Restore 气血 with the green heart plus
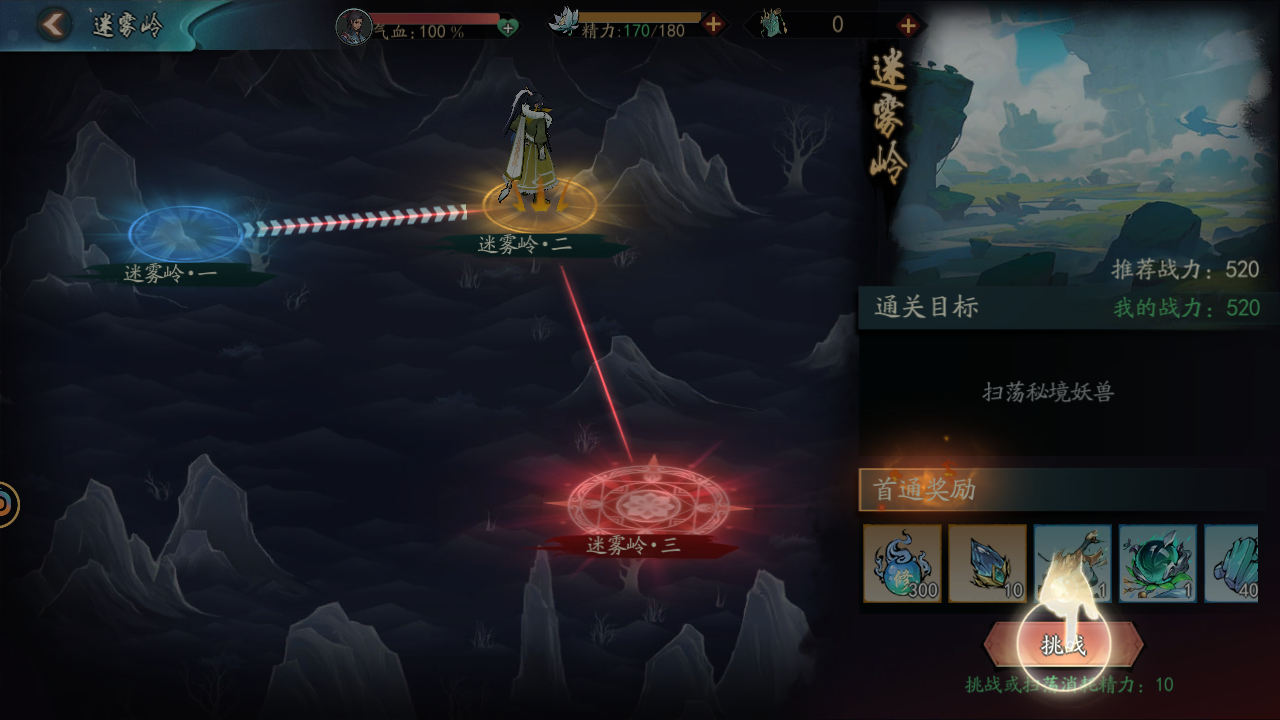The height and width of the screenshot is (720, 1280). point(508,27)
